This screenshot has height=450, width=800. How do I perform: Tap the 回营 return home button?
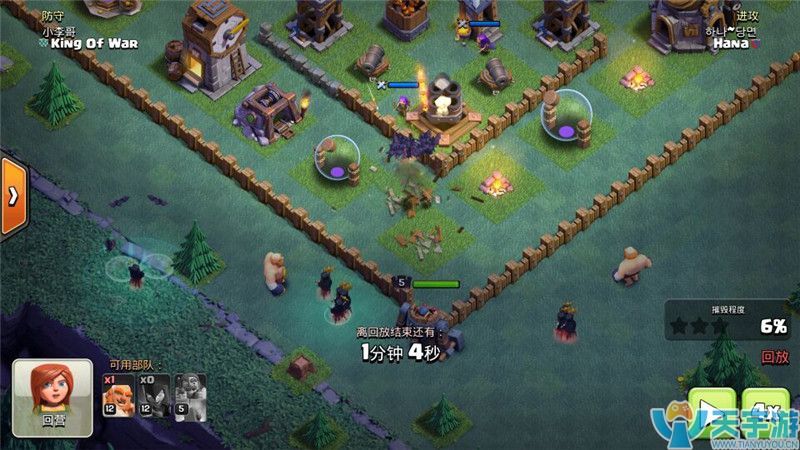point(52,397)
